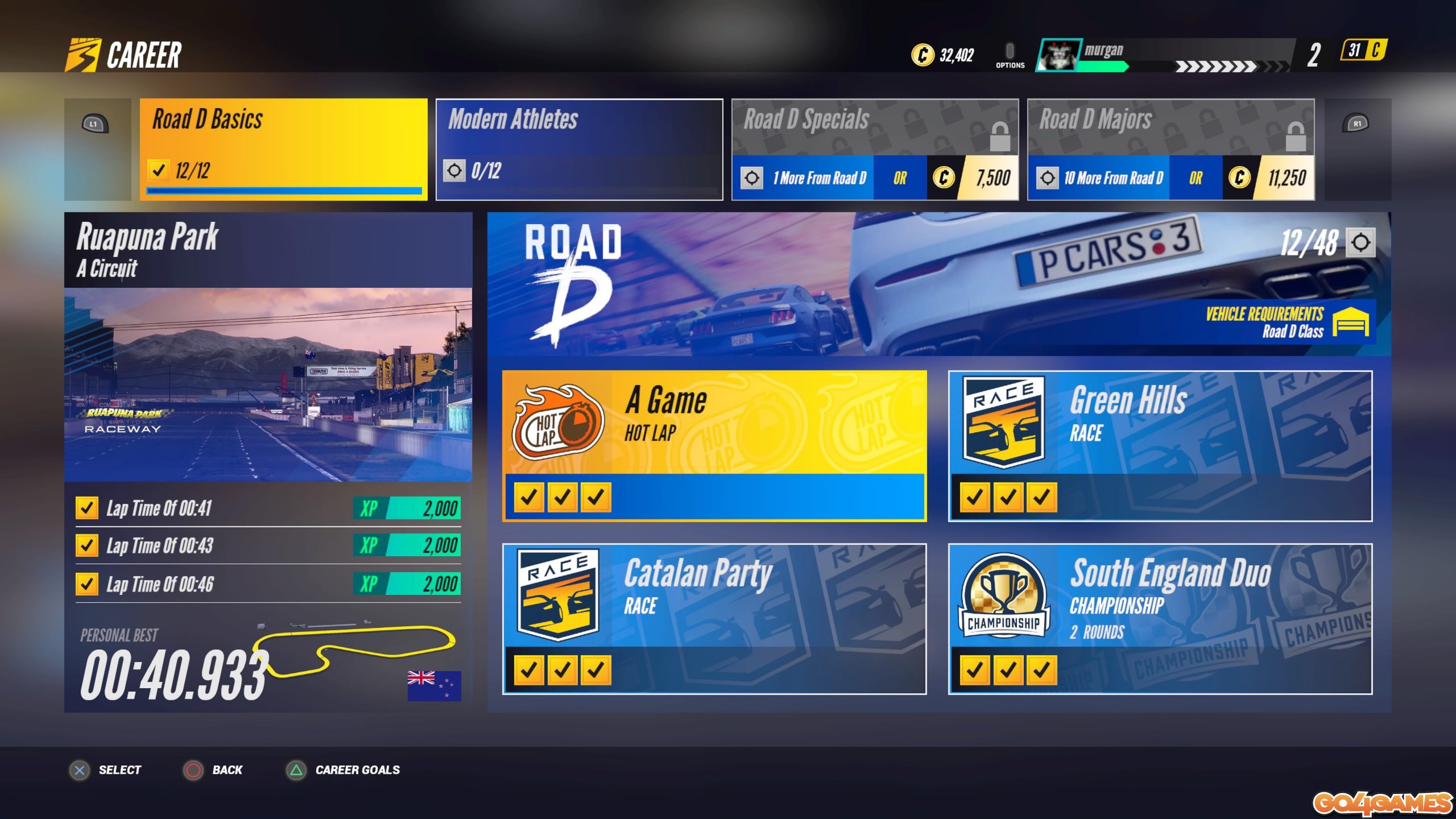
Task: Select the A Game hot lap event
Action: [x=714, y=445]
